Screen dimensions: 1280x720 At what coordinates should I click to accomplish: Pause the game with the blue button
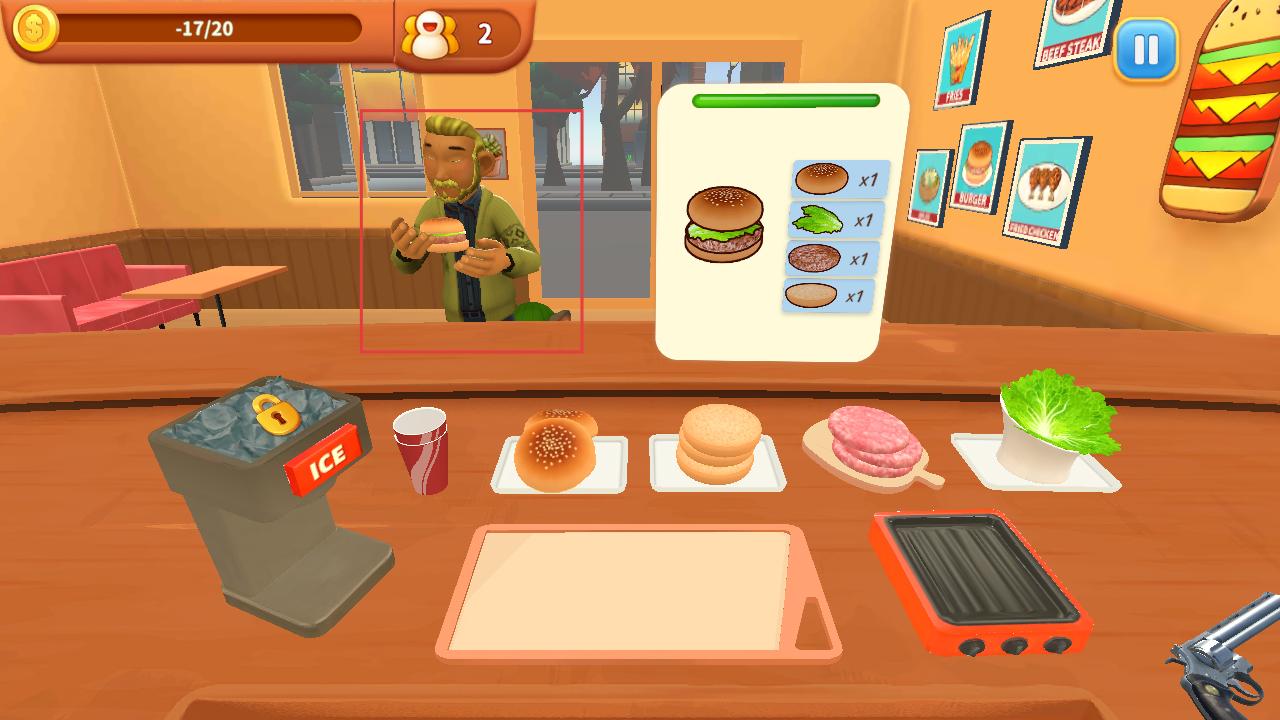(1146, 49)
